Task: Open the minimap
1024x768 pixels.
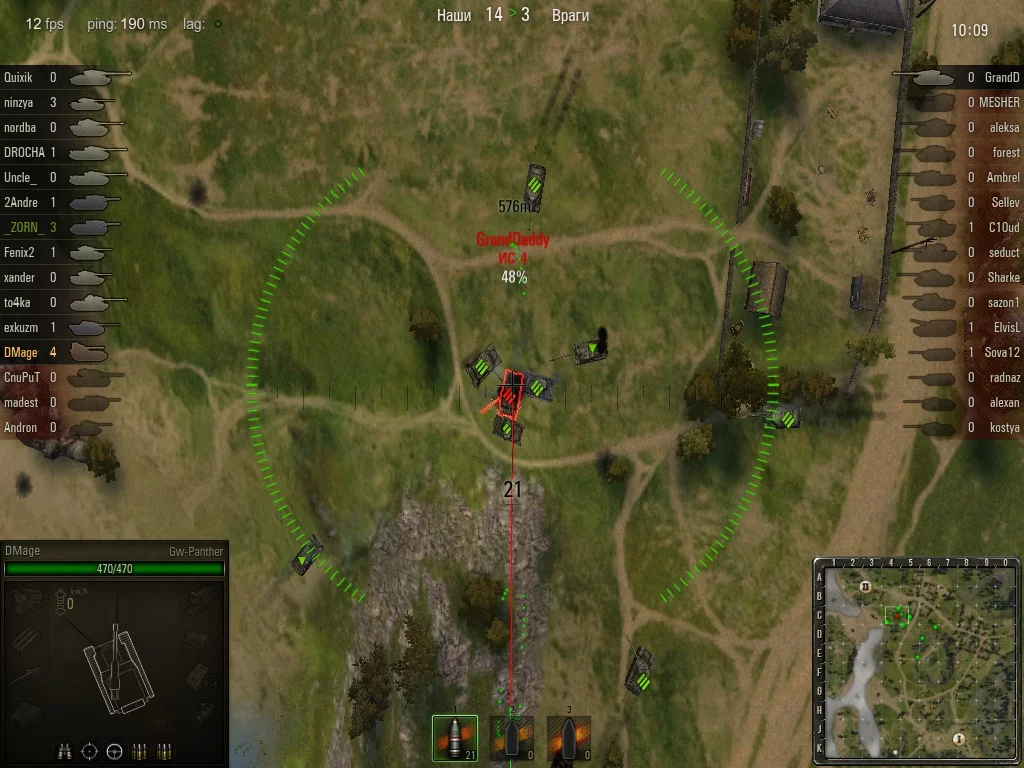Action: tap(917, 661)
